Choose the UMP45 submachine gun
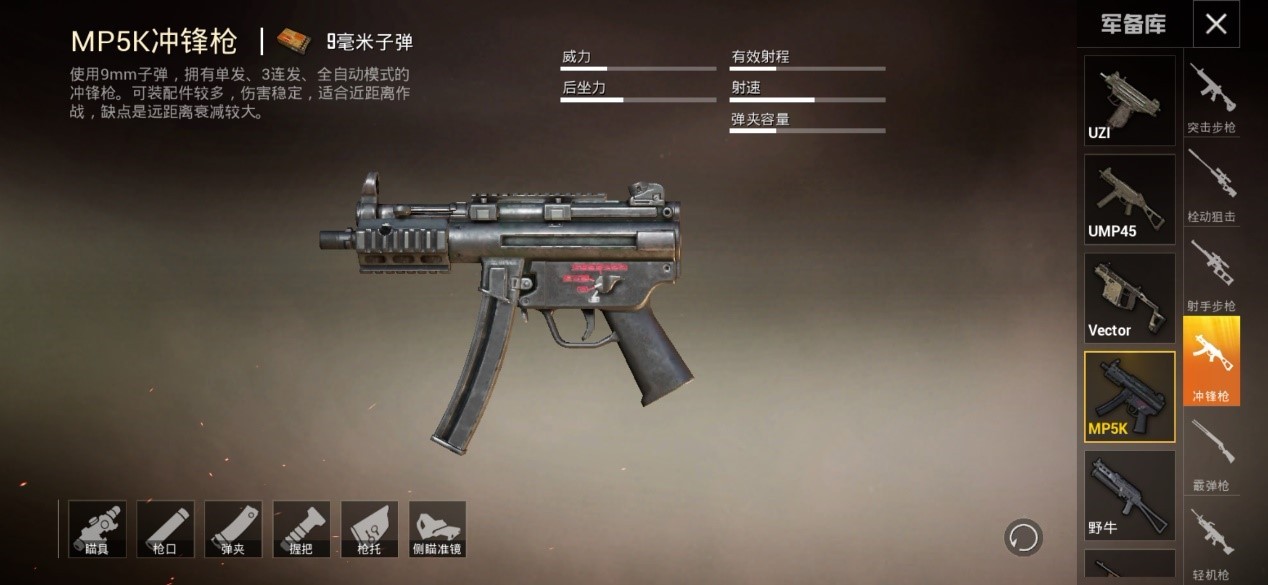1268x585 pixels. tap(1130, 199)
